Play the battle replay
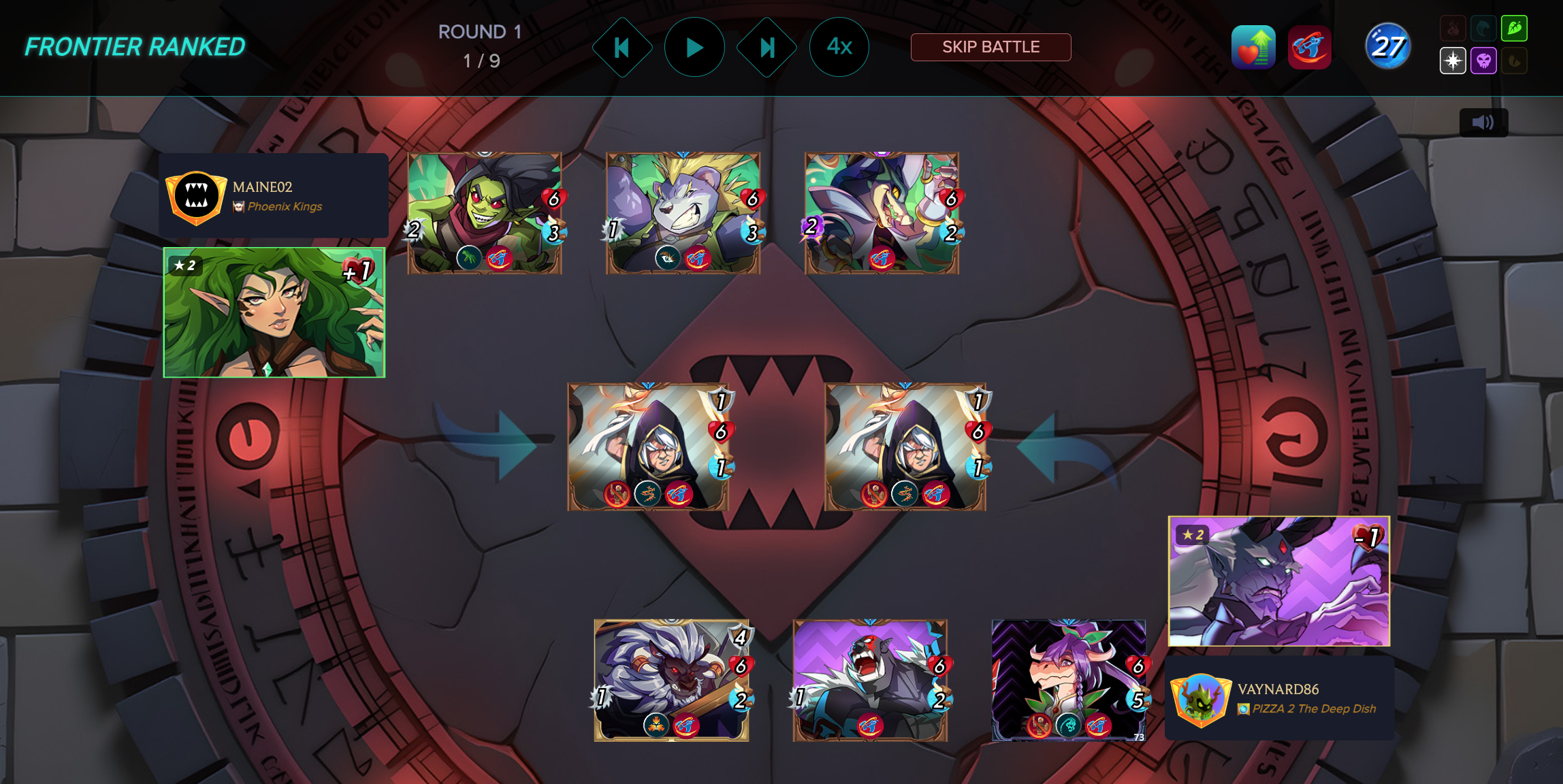The height and width of the screenshot is (784, 1563). (x=694, y=48)
